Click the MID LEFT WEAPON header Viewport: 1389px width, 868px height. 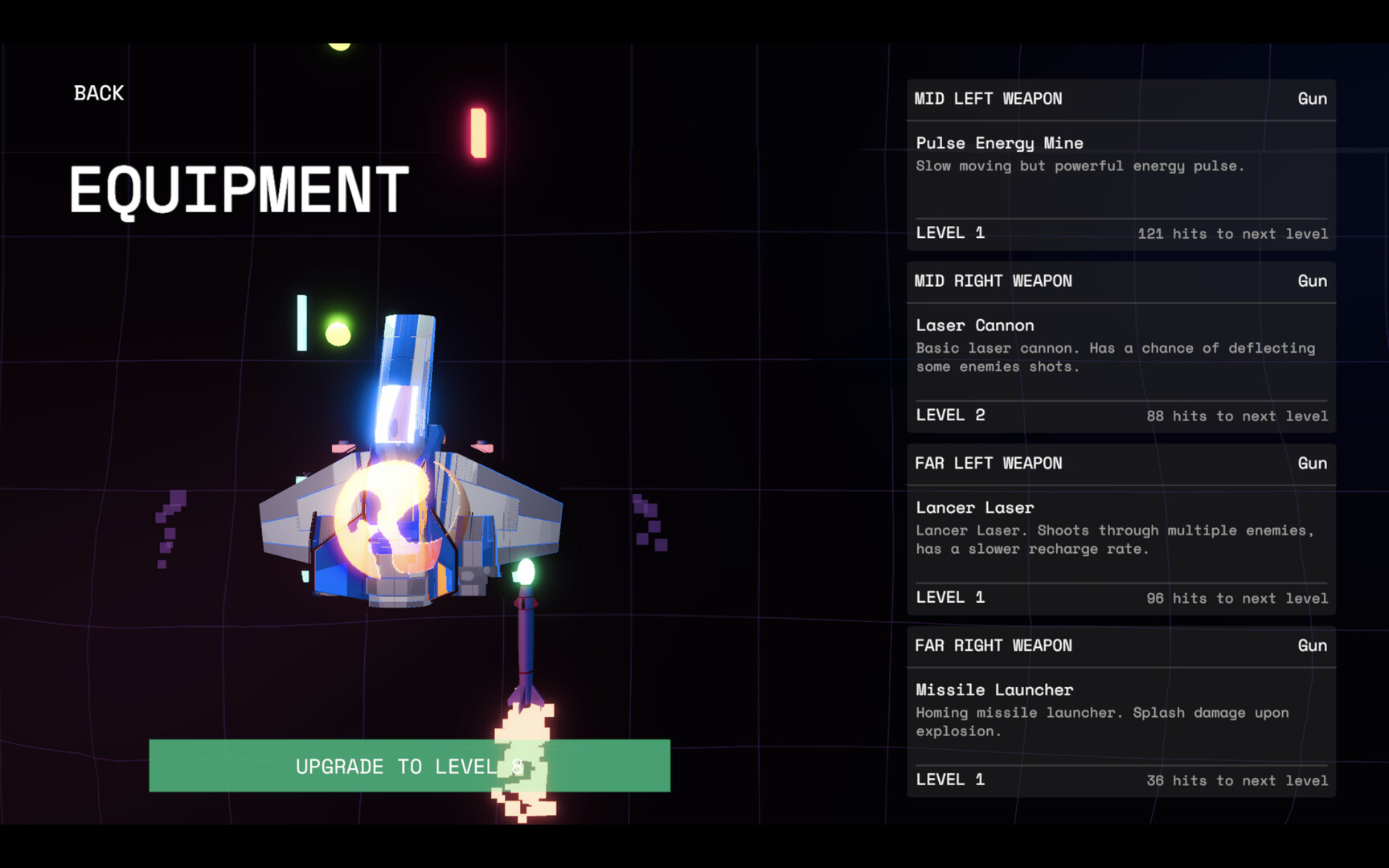[988, 98]
